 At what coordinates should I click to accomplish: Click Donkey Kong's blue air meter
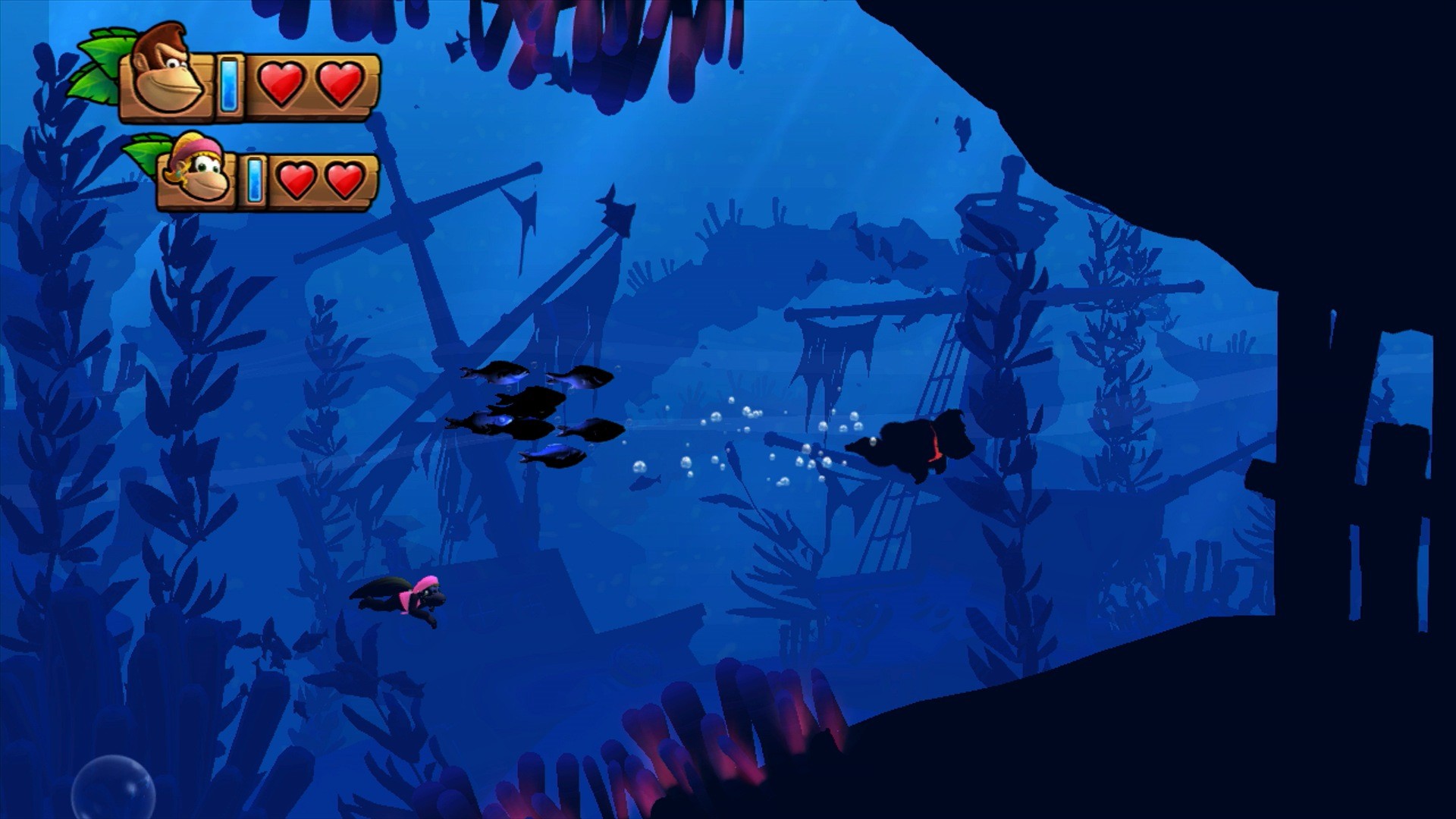point(227,83)
